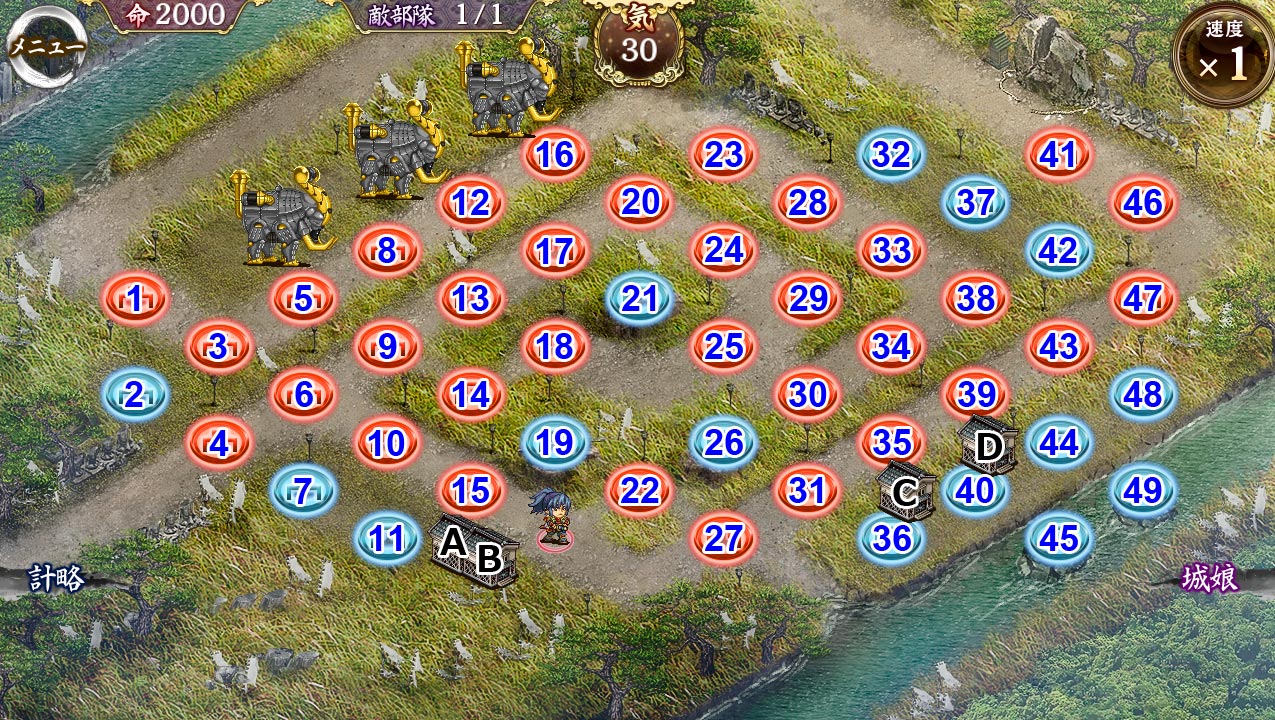The width and height of the screenshot is (1275, 720).
Task: Open the 計略 stratagem panel
Action: click(x=56, y=577)
